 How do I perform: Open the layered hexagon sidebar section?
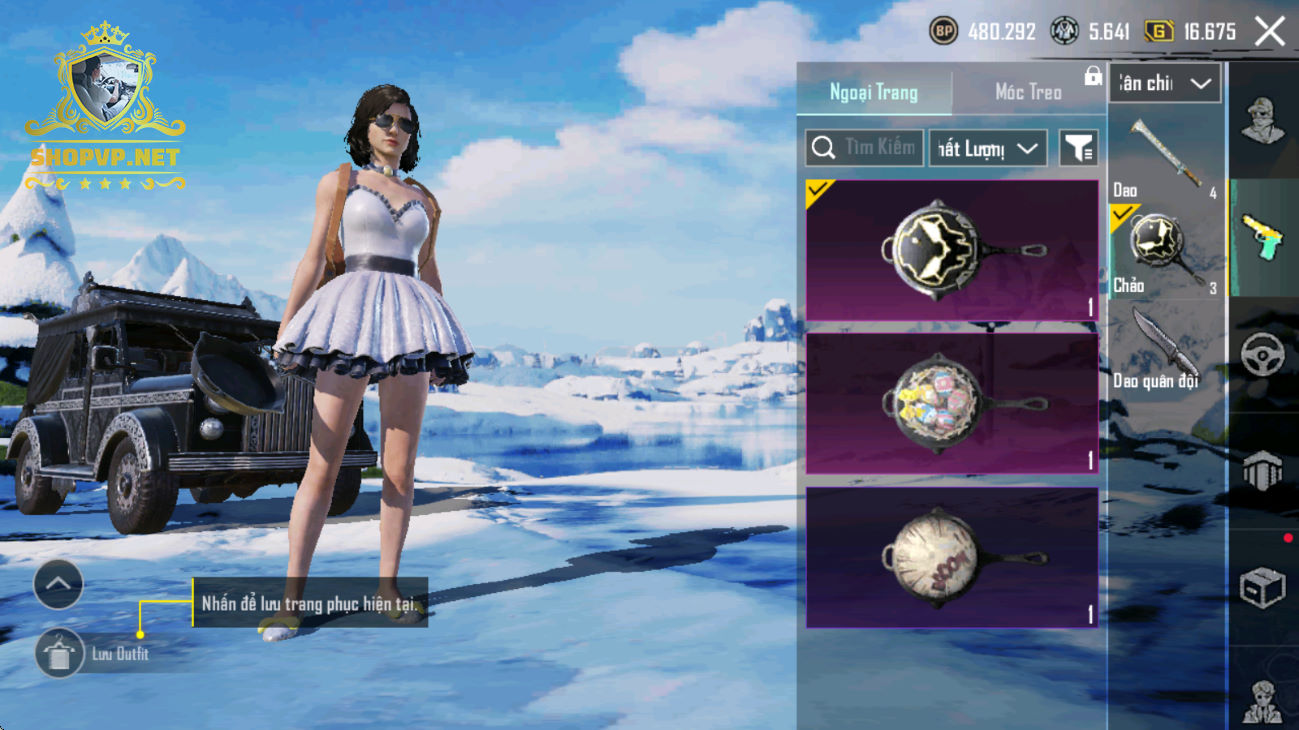(1262, 471)
